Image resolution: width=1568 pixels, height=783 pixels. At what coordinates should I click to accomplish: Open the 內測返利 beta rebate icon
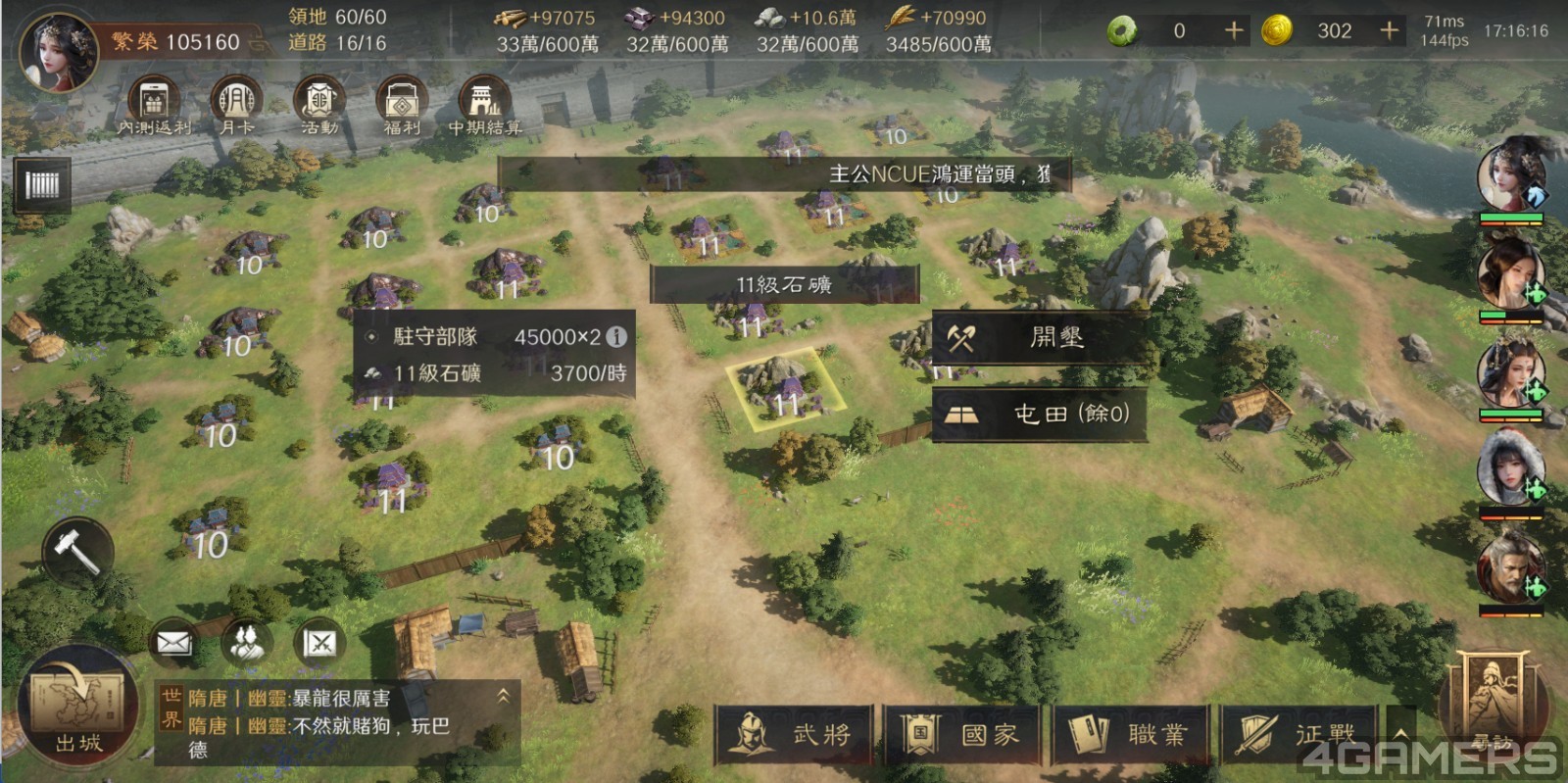click(x=154, y=104)
